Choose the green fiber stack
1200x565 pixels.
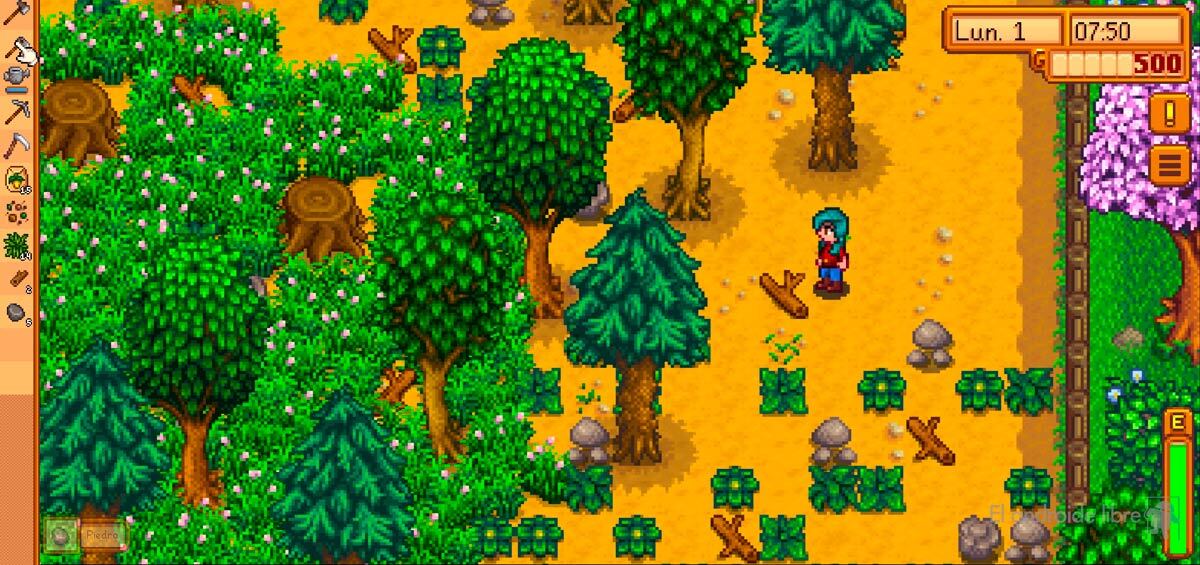pos(17,245)
